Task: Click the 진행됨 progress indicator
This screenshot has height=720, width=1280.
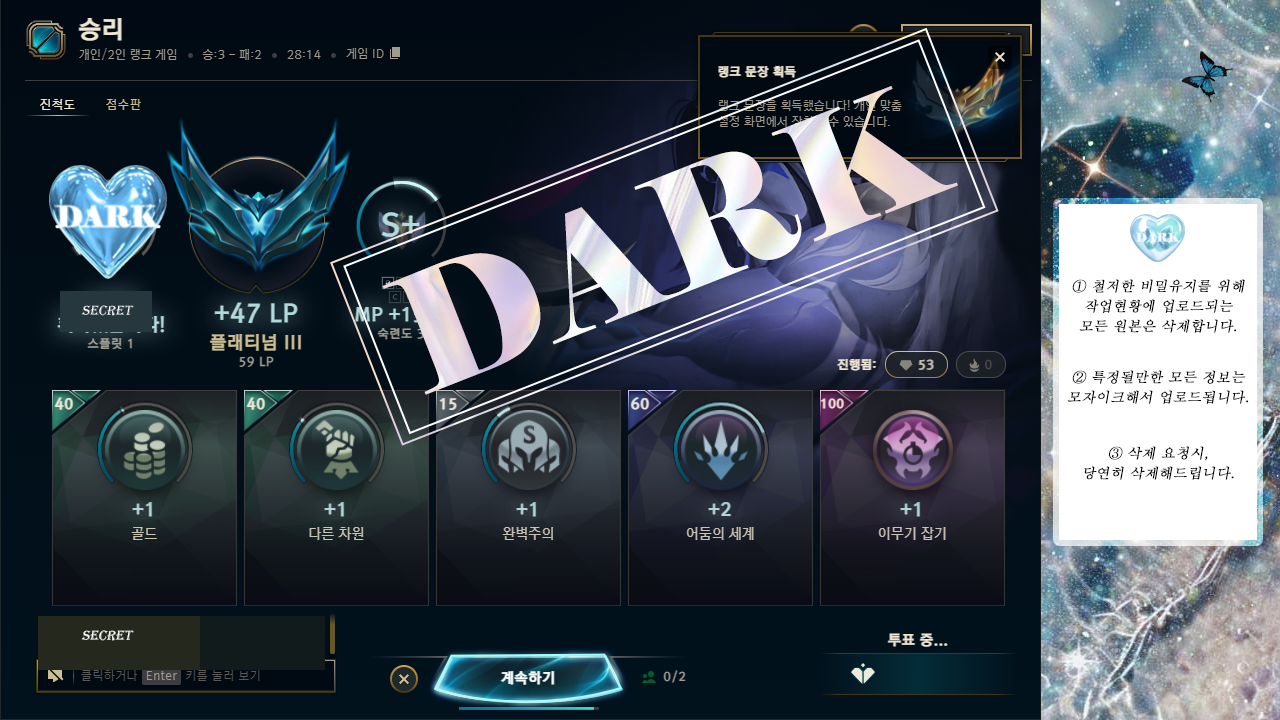Action: 857,364
